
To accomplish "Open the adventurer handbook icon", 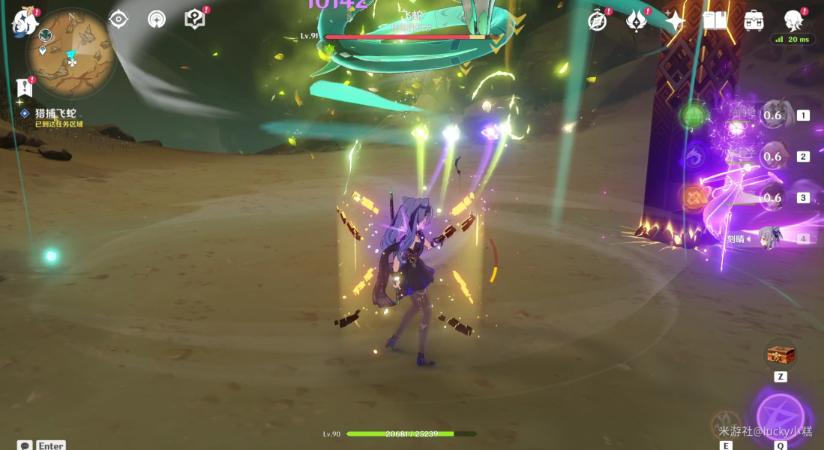I will coord(714,20).
